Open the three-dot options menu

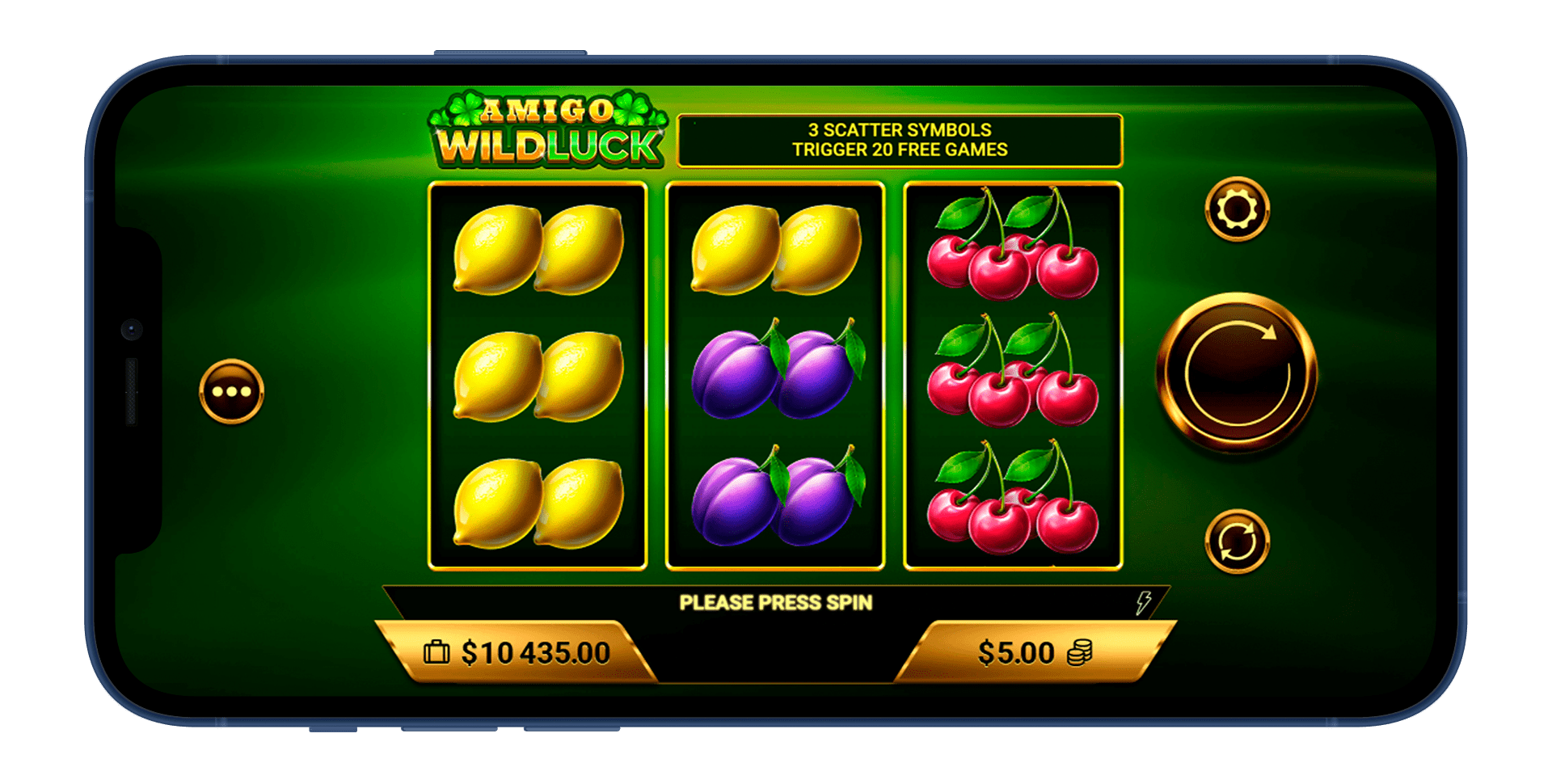click(x=231, y=392)
